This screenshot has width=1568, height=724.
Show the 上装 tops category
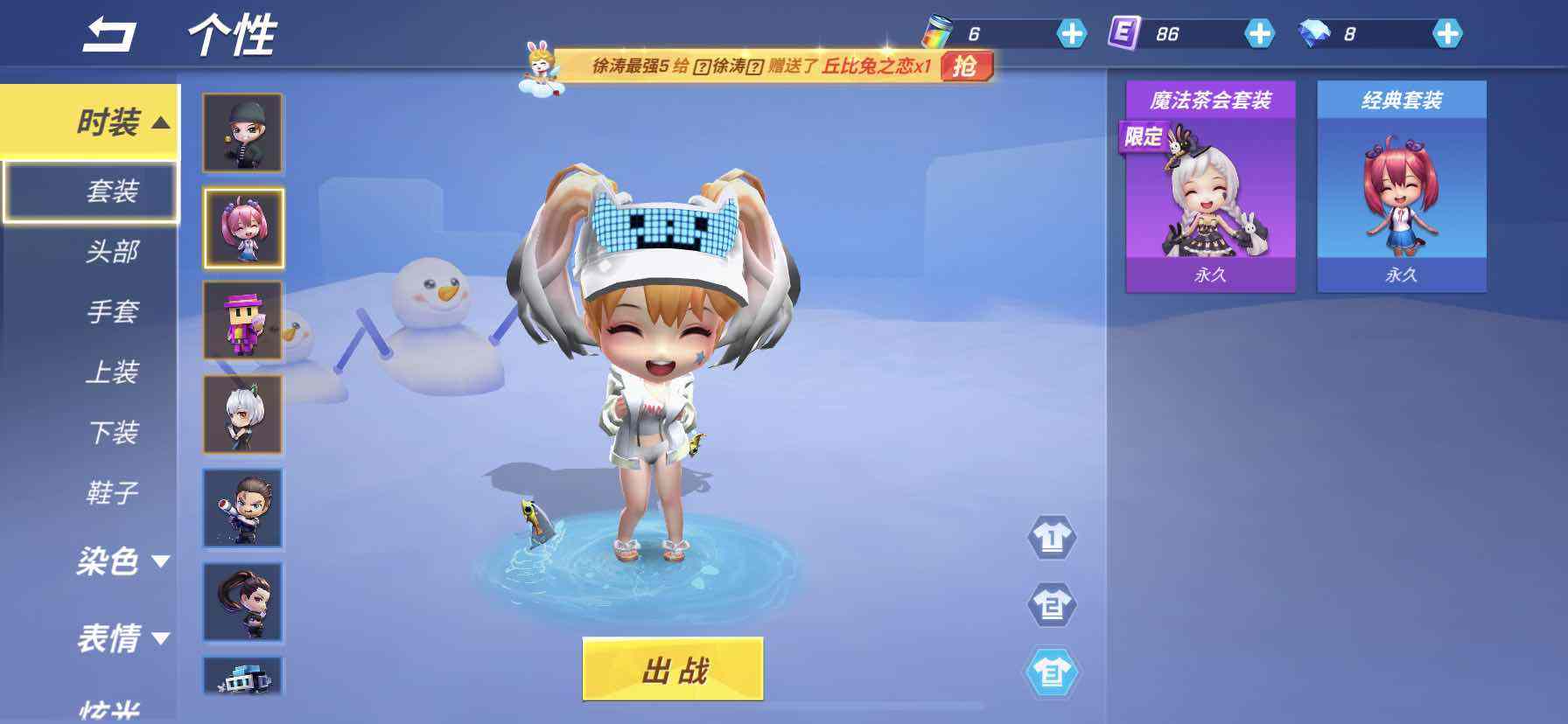tap(112, 372)
